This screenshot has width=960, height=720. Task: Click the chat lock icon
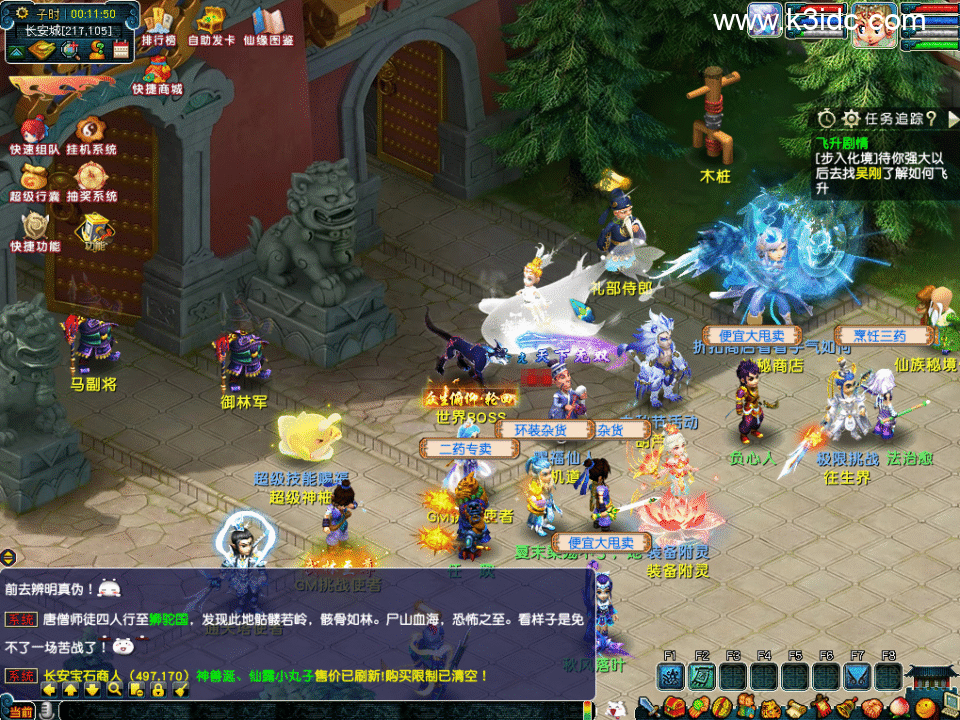(158, 689)
